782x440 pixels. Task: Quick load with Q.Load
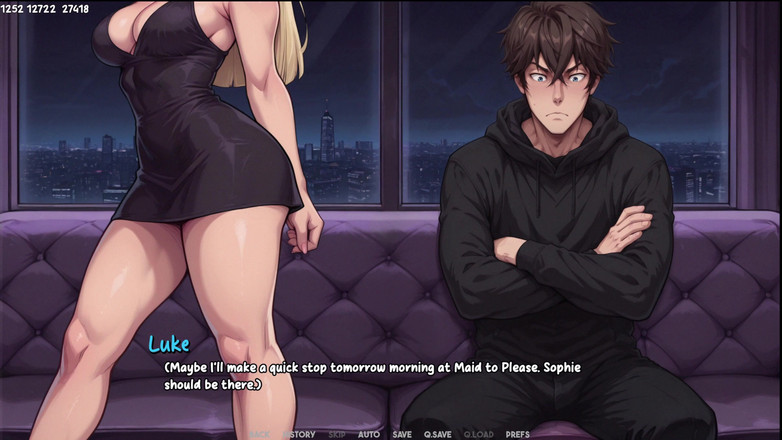coord(480,434)
